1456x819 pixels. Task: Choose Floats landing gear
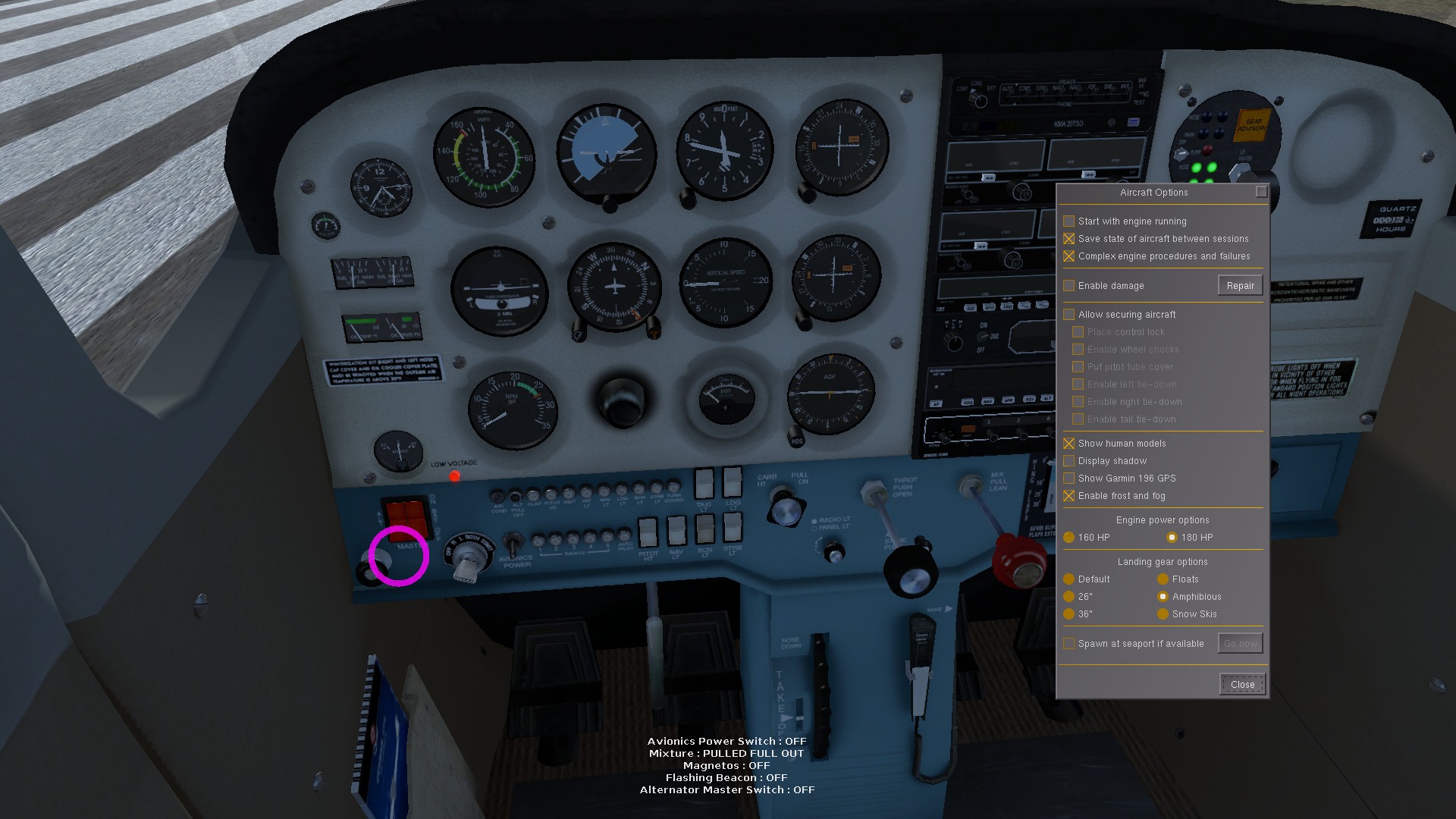pyautogui.click(x=1163, y=579)
